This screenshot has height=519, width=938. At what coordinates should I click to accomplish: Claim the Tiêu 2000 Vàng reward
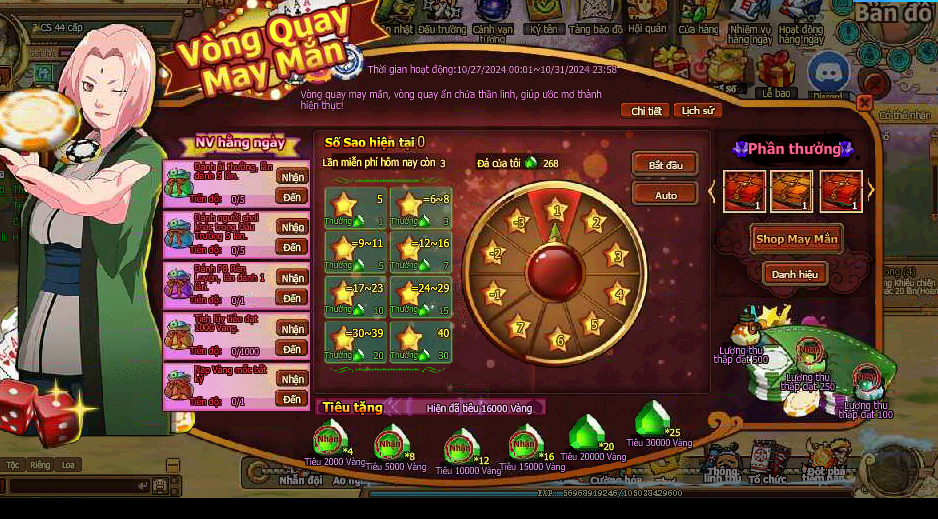[328, 439]
